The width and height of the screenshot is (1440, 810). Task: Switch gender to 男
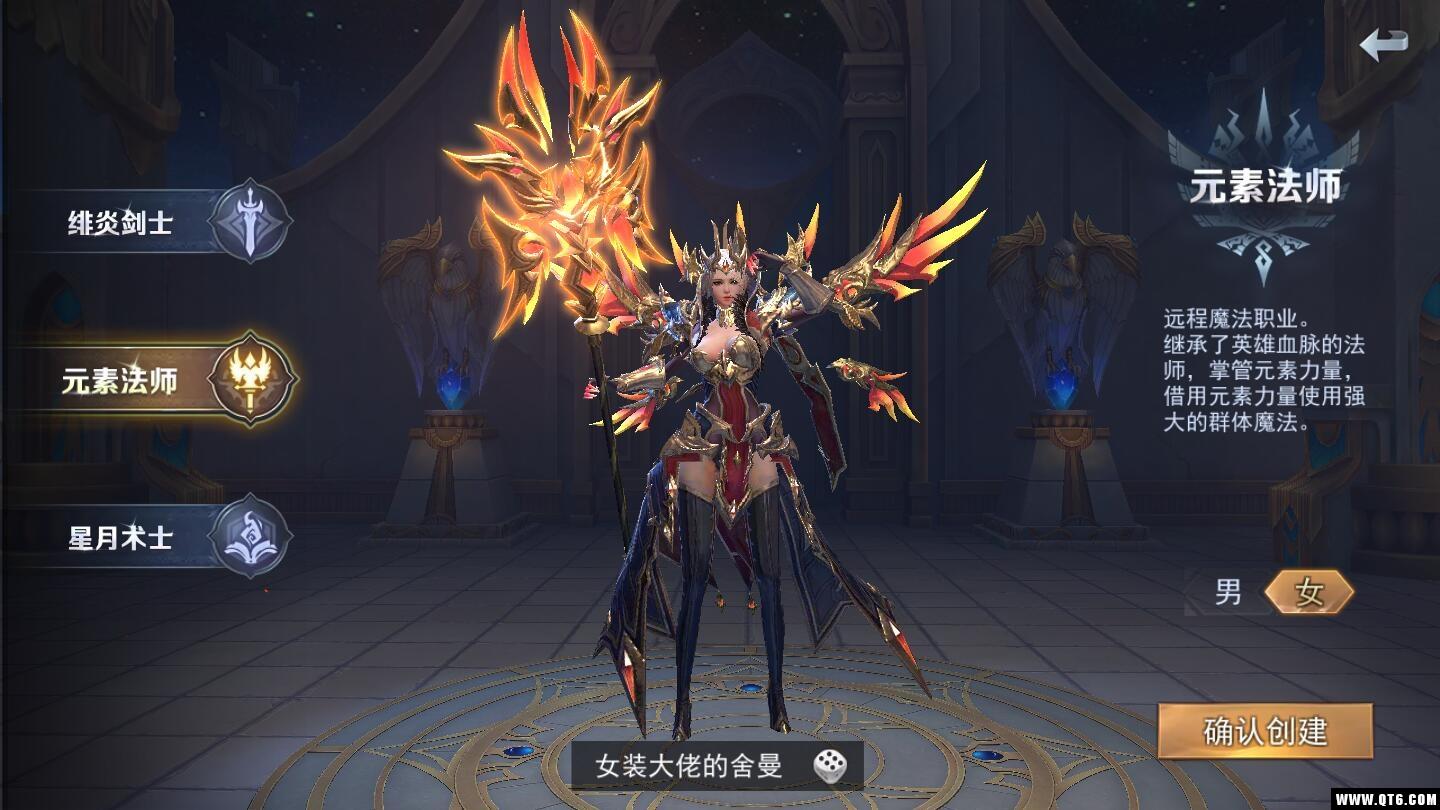point(1228,593)
